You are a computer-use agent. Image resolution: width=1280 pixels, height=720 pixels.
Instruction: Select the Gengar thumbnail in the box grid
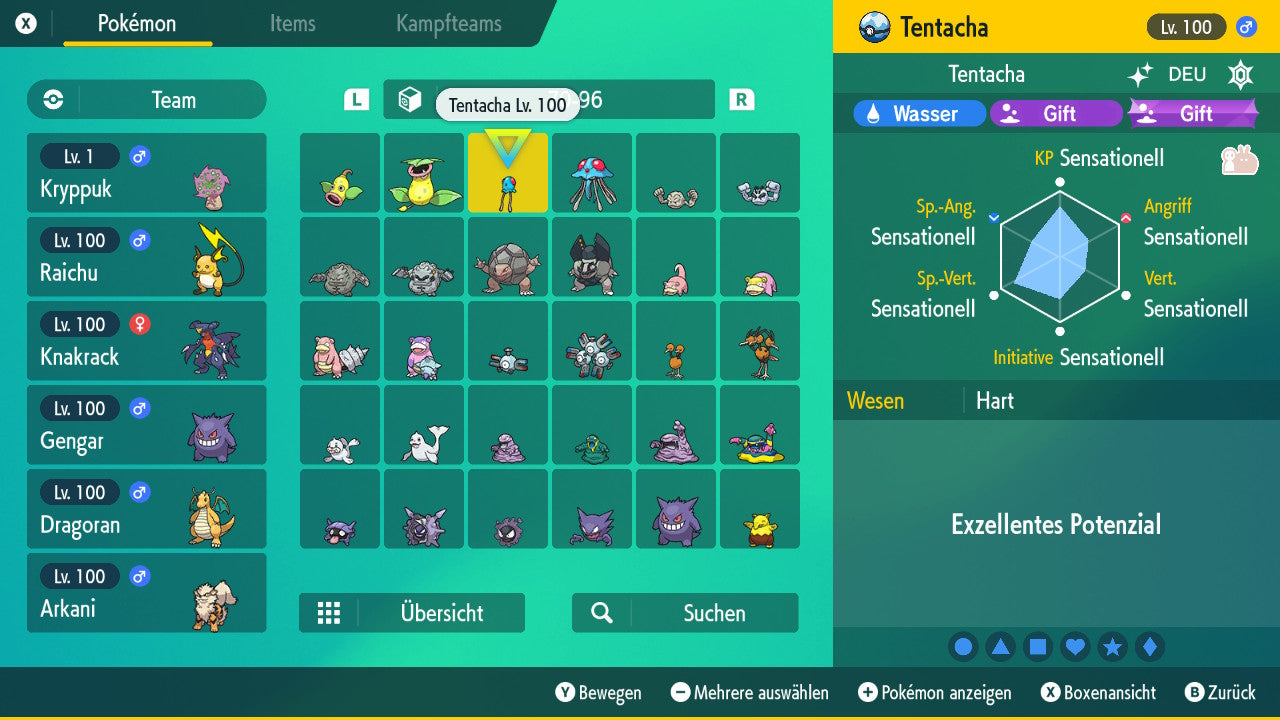676,508
